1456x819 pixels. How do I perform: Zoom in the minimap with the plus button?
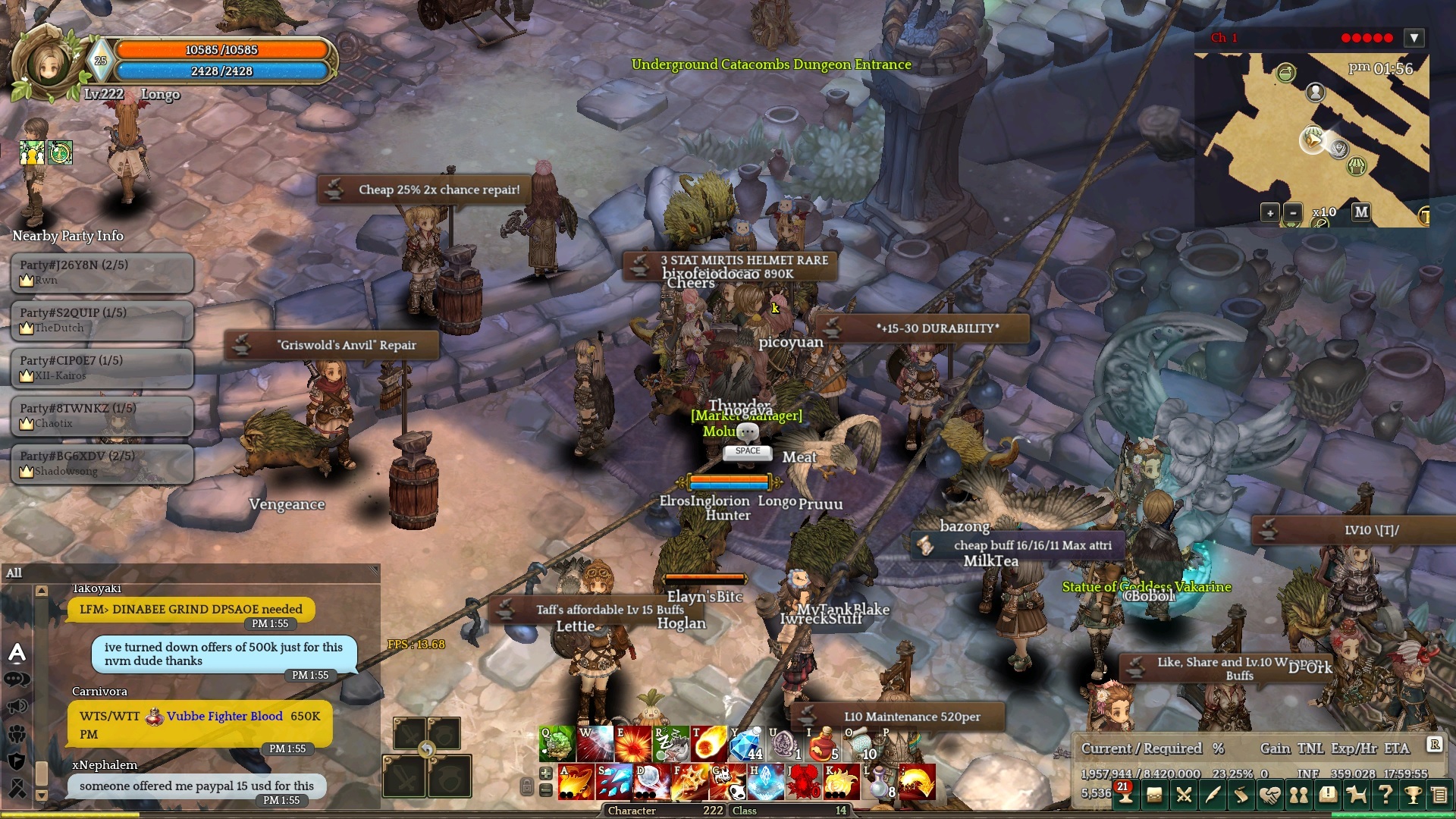click(1270, 213)
